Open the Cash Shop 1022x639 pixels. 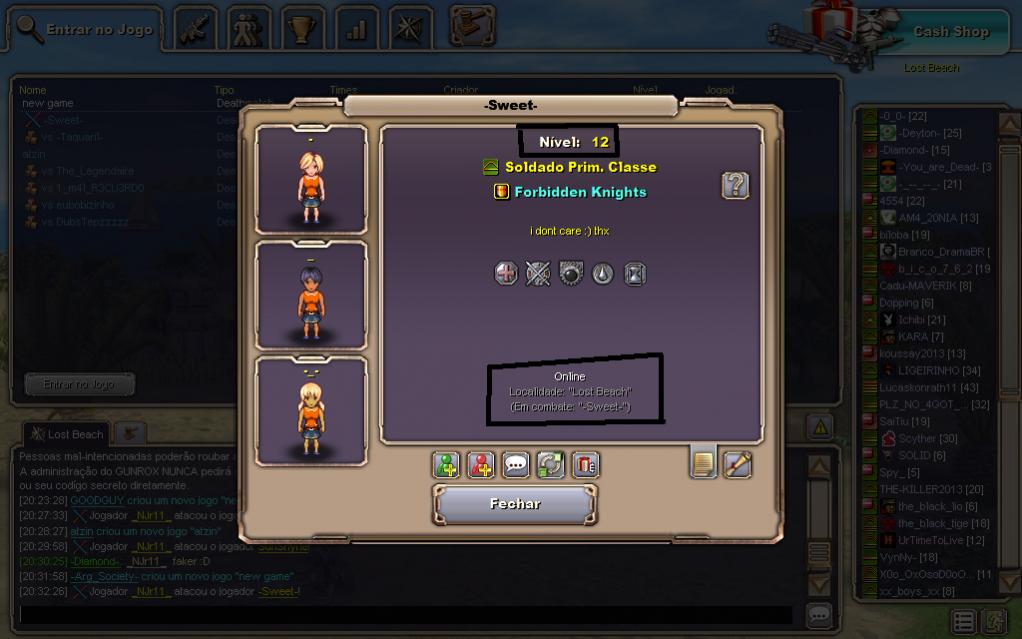950,32
